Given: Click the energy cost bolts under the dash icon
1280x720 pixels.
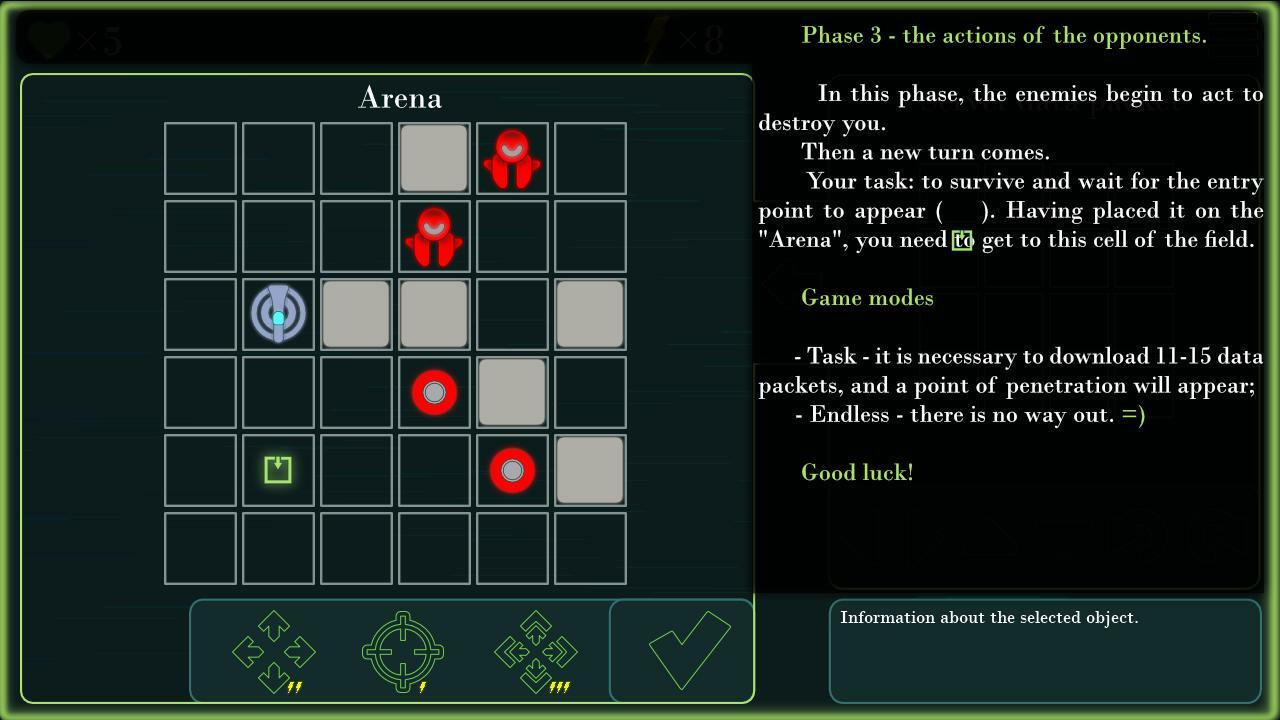Looking at the screenshot, I should (559, 686).
